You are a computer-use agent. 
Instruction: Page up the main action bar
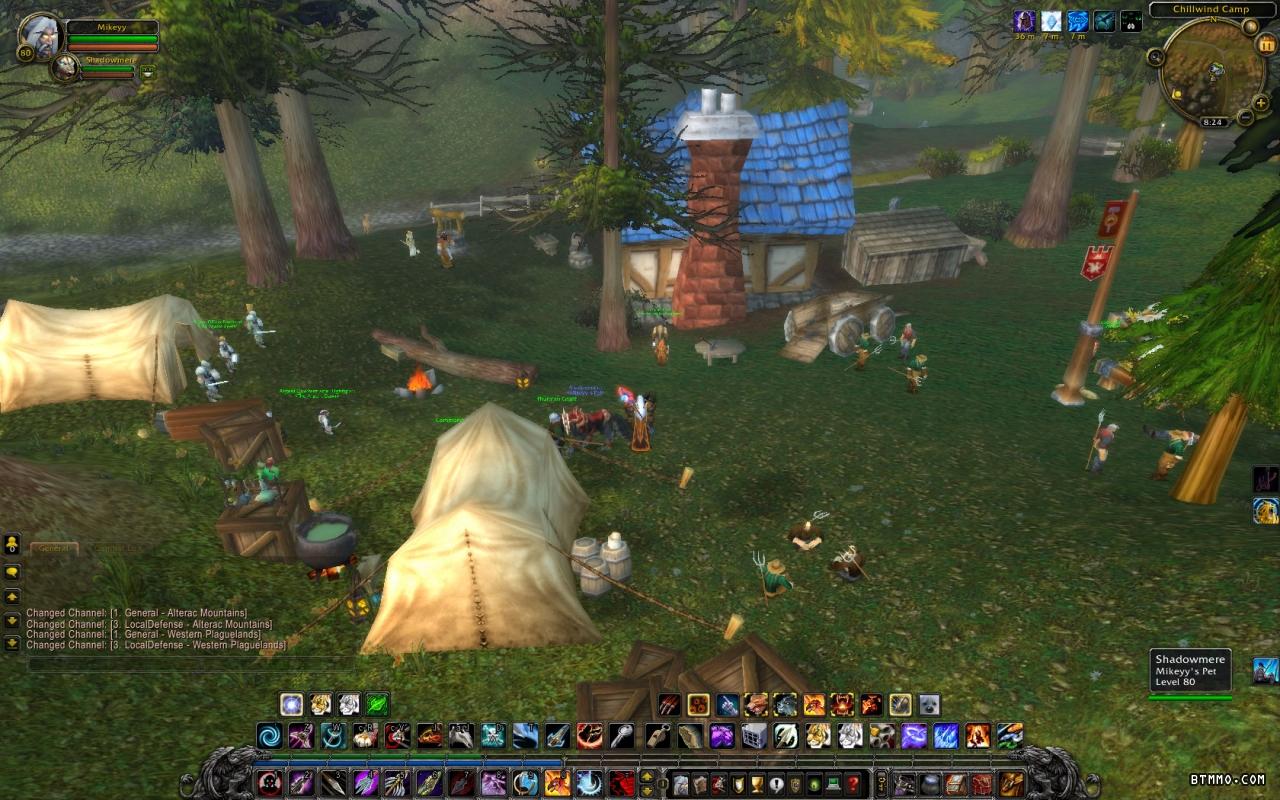pyautogui.click(x=647, y=776)
